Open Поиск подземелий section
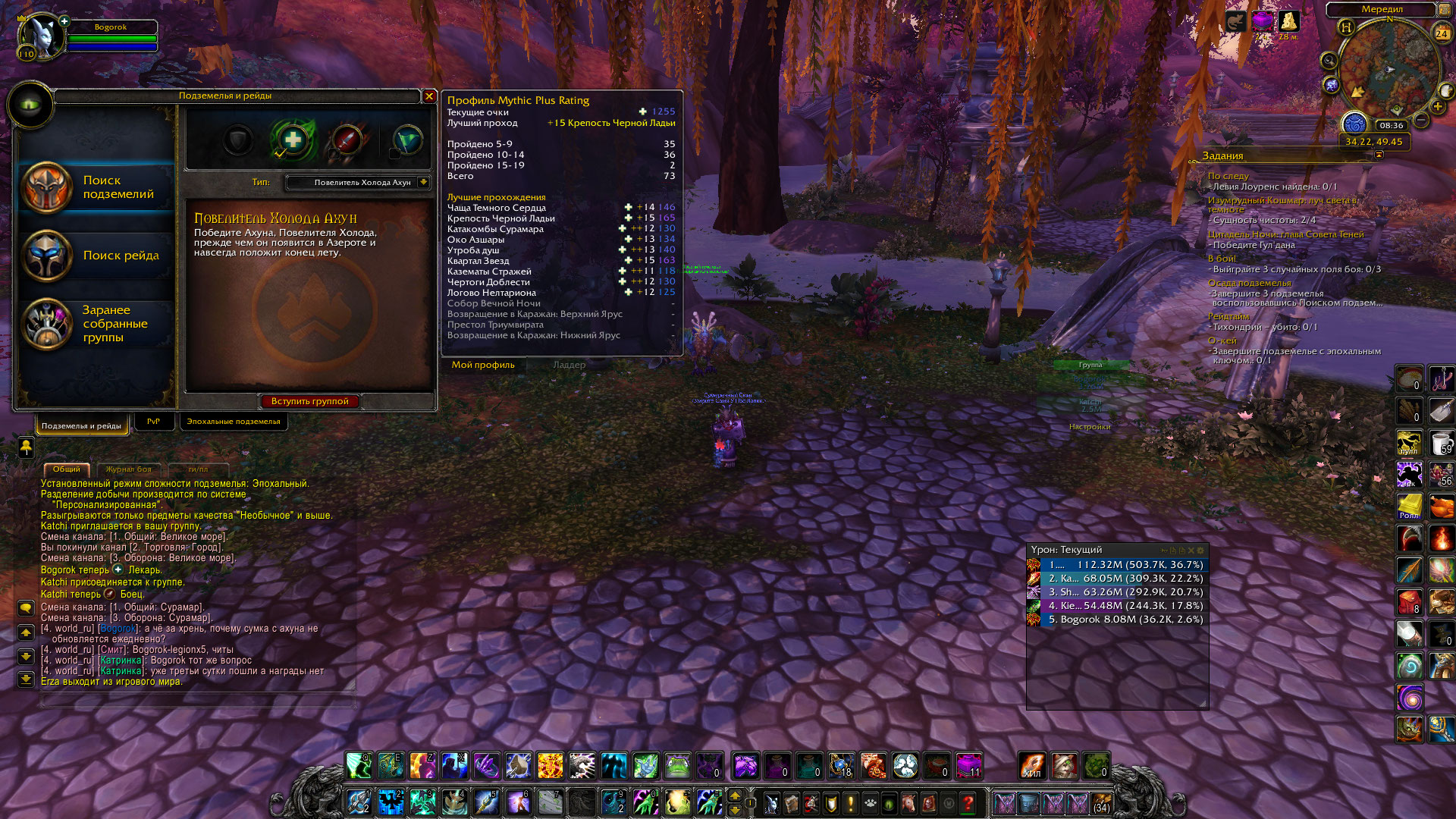This screenshot has width=1456, height=819. [x=97, y=187]
